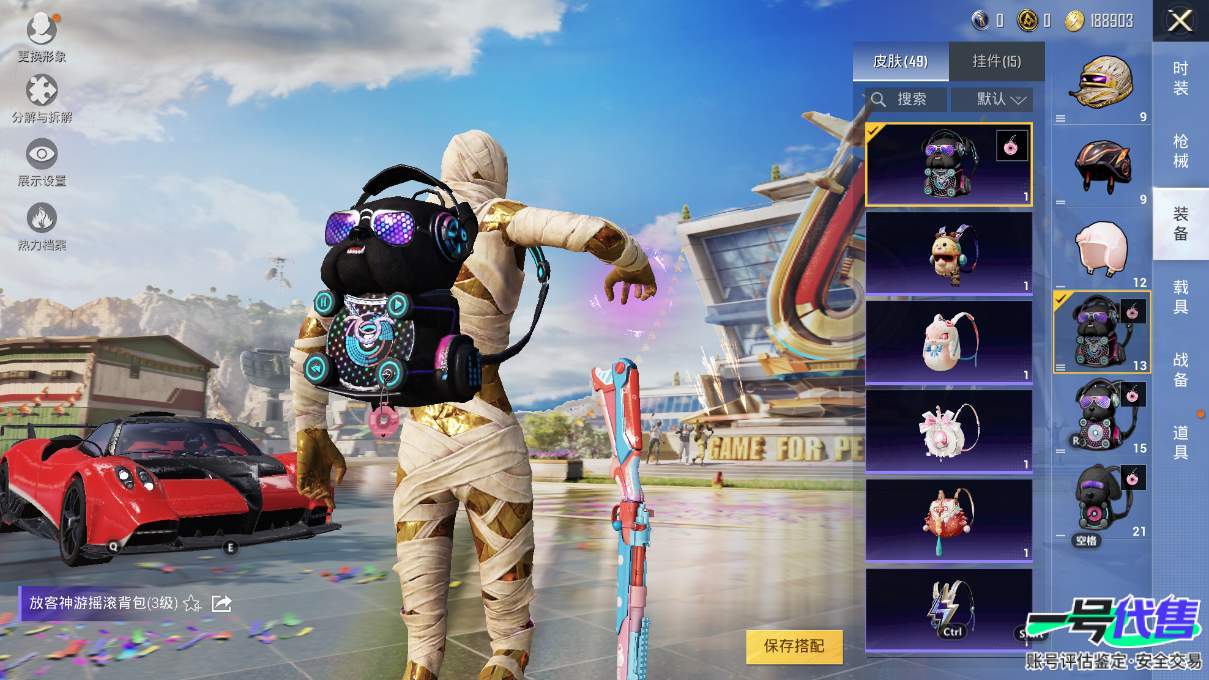This screenshot has width=1209, height=680.
Task: Close the wardrobe with the X button
Action: point(1180,21)
